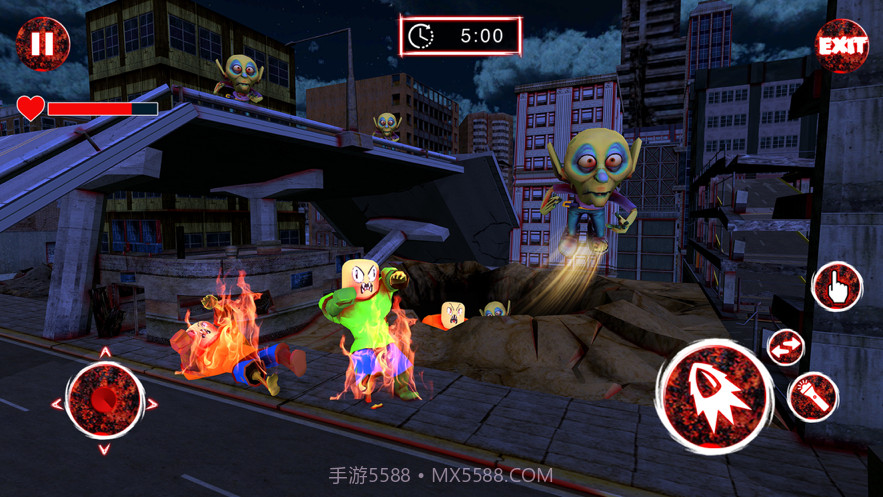The width and height of the screenshot is (883, 497).
Task: Fire the rocket attack button
Action: click(x=714, y=392)
